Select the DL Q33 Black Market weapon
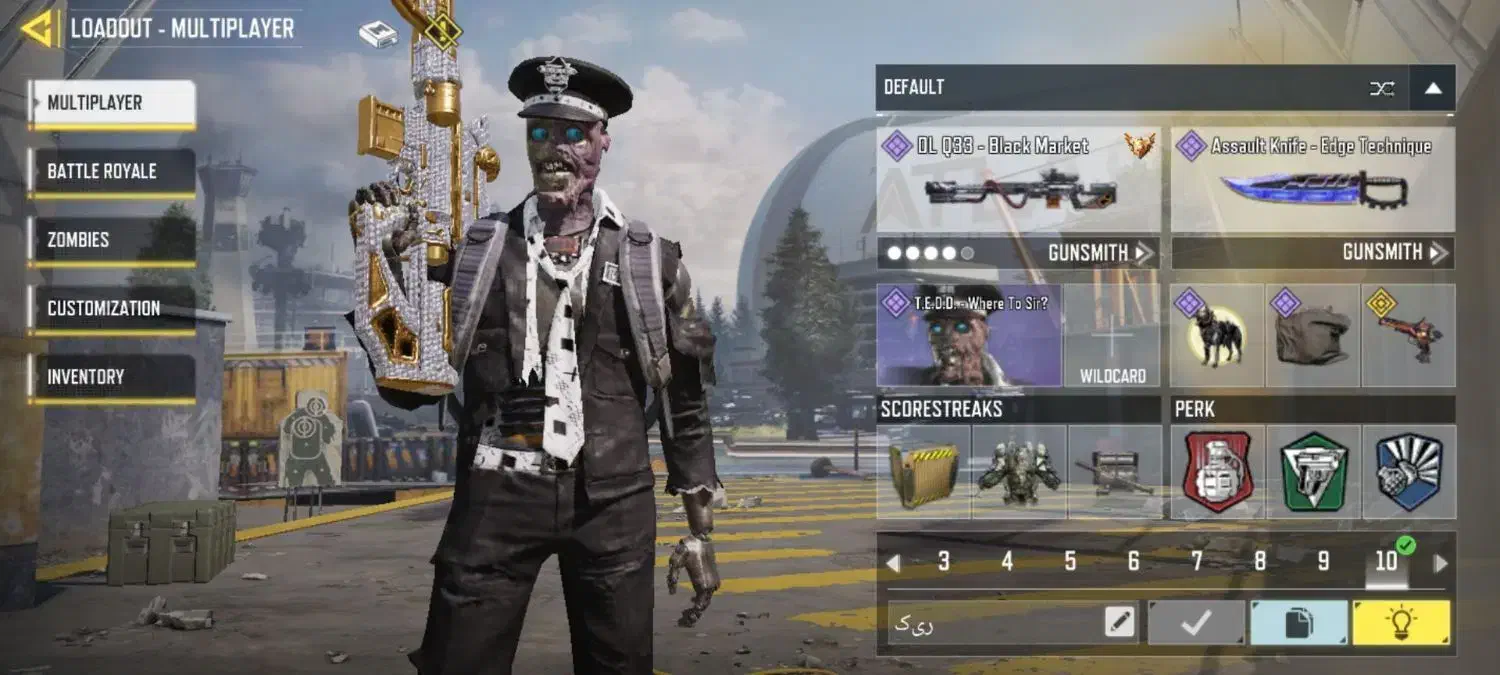 click(x=1018, y=180)
